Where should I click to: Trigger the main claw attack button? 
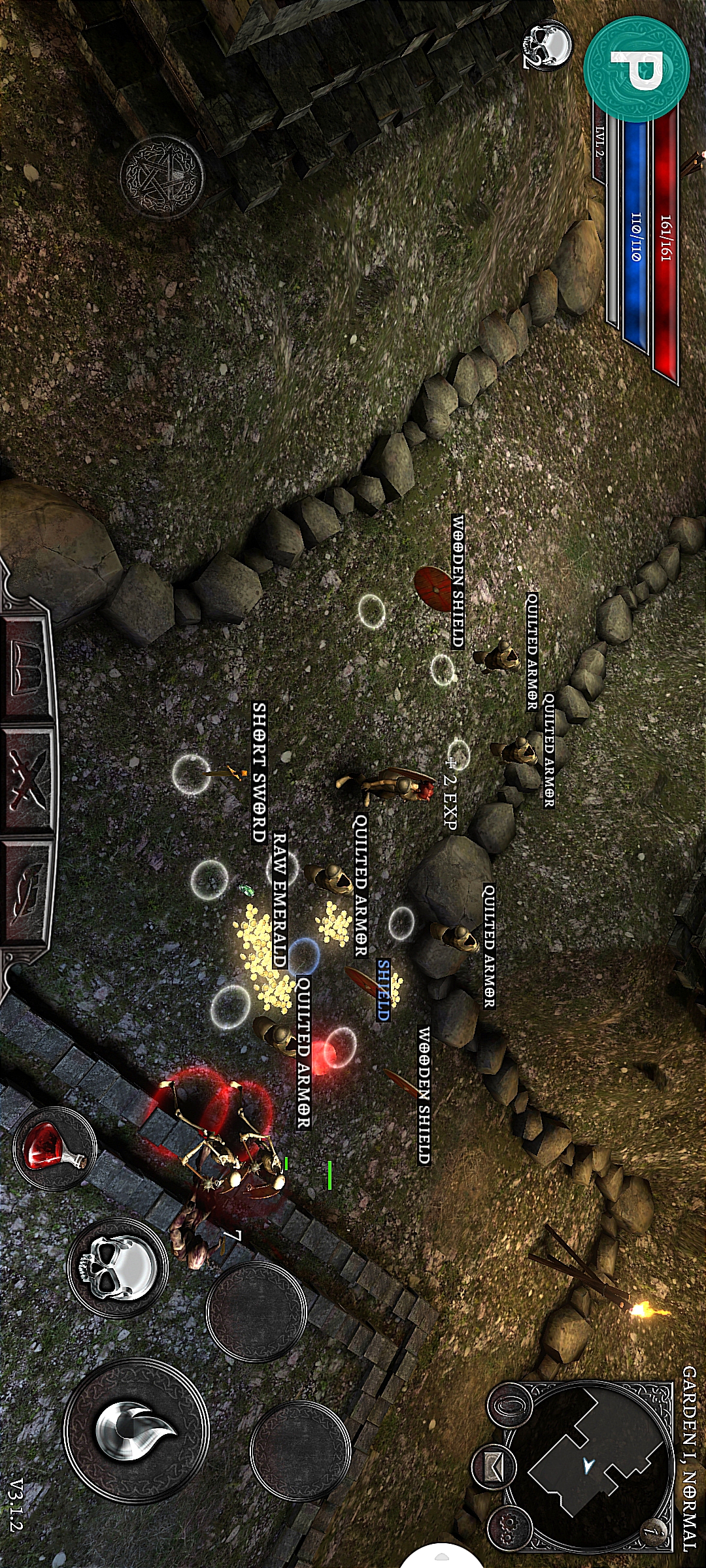point(135,1430)
